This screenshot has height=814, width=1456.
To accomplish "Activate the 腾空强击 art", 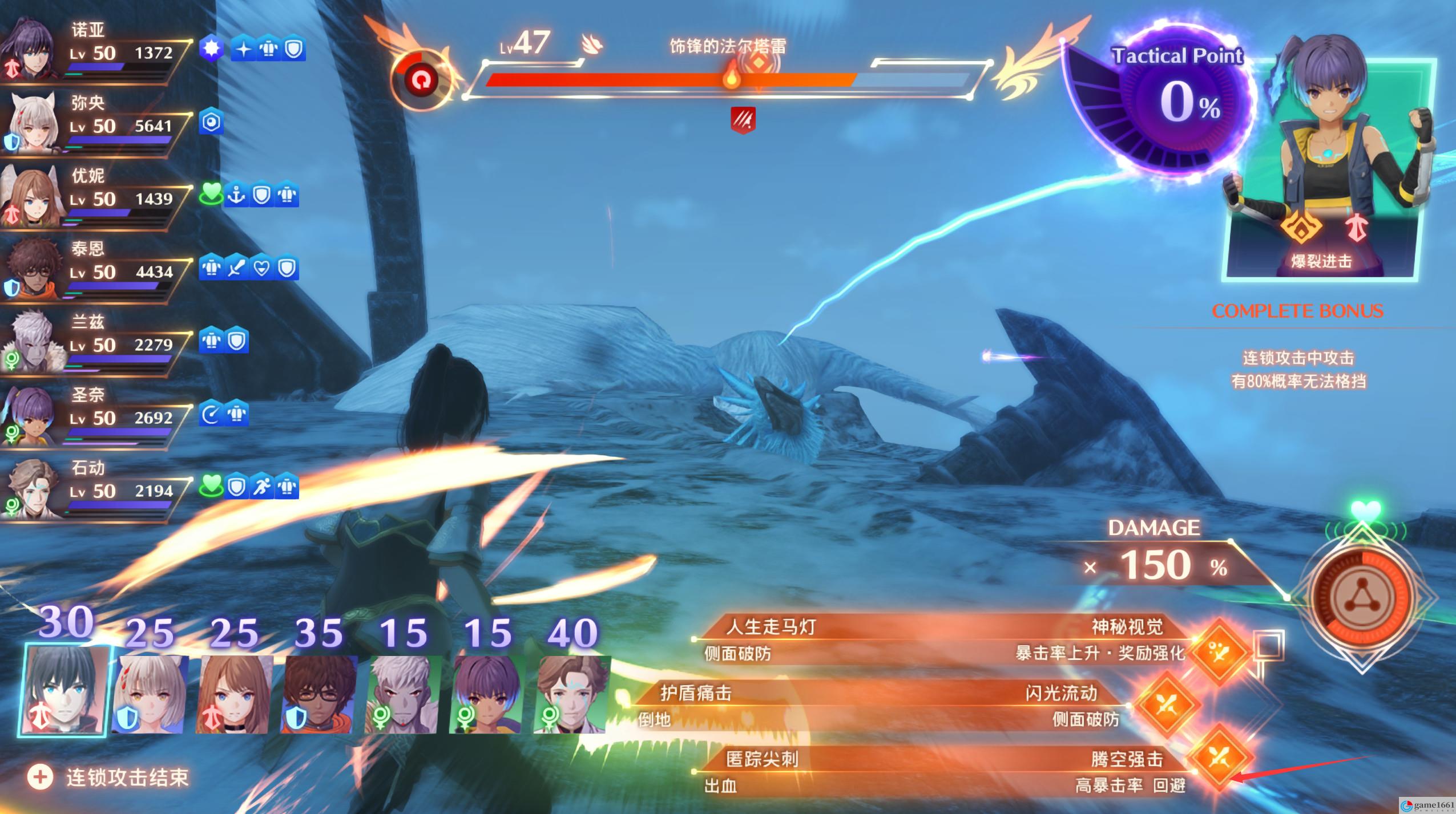I will 1127,760.
